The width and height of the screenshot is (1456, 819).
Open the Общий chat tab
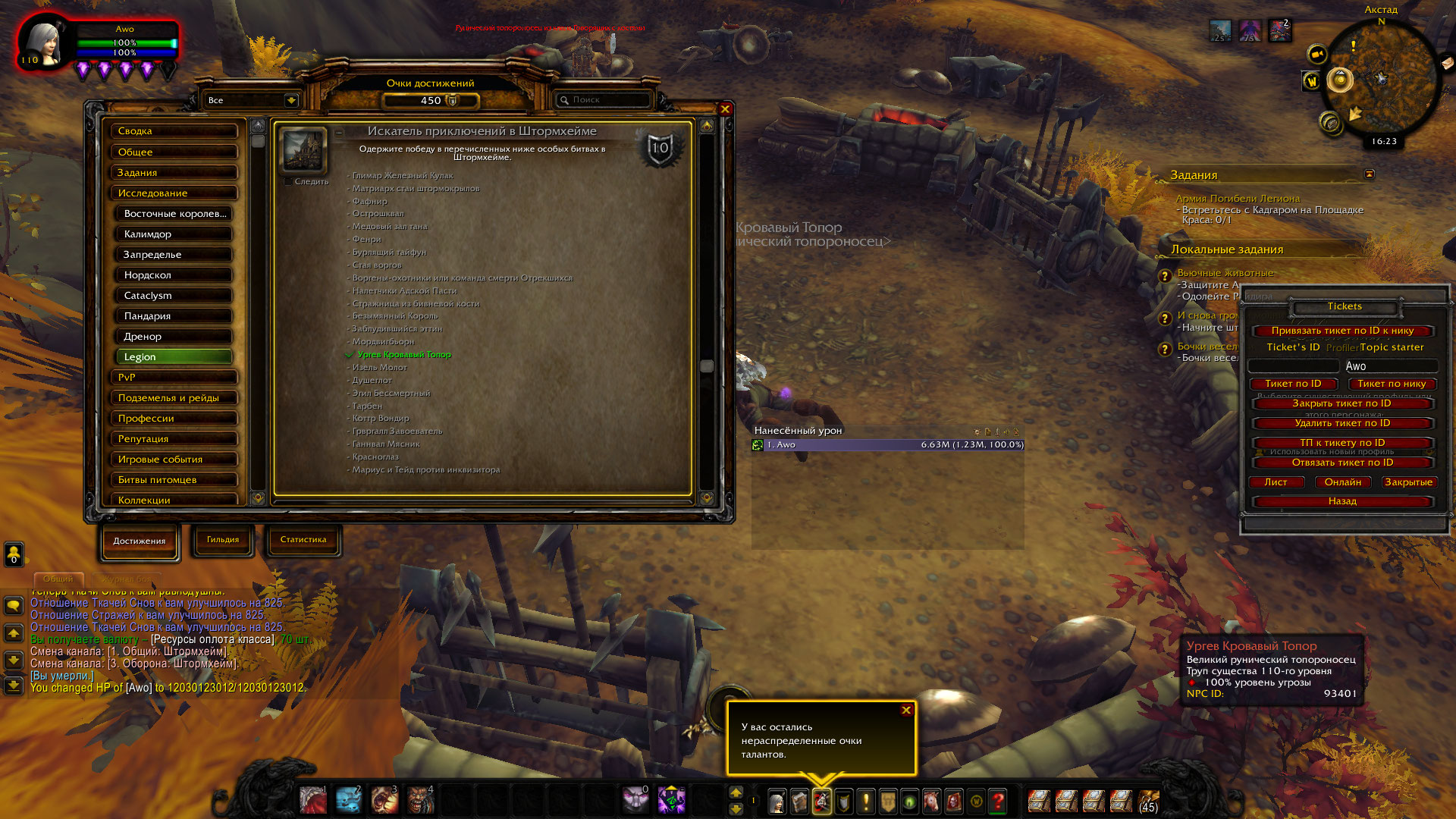(x=58, y=579)
